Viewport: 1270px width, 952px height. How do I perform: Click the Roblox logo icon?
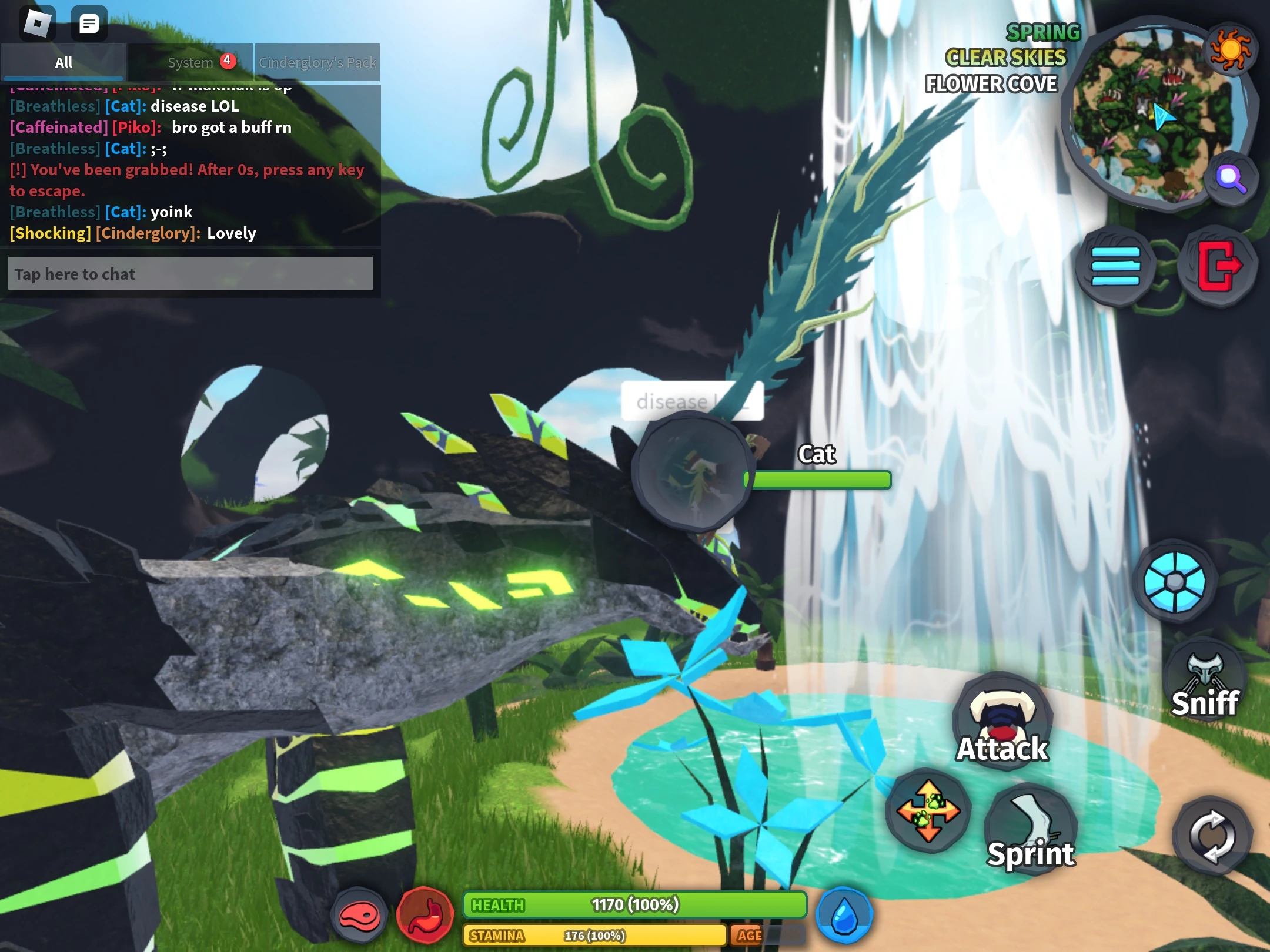[x=38, y=22]
